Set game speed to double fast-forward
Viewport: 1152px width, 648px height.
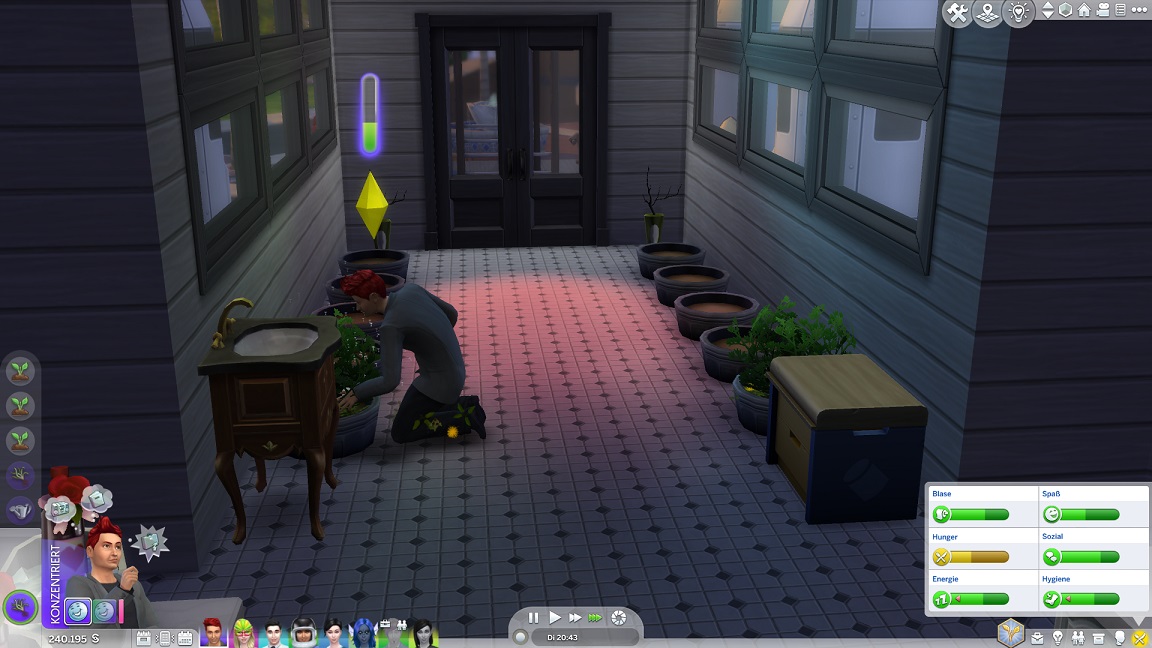574,618
